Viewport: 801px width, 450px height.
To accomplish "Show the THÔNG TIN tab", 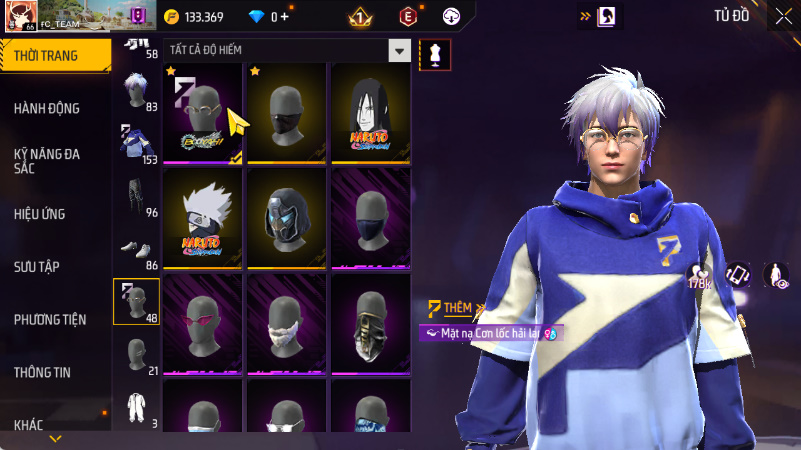I will tap(42, 372).
